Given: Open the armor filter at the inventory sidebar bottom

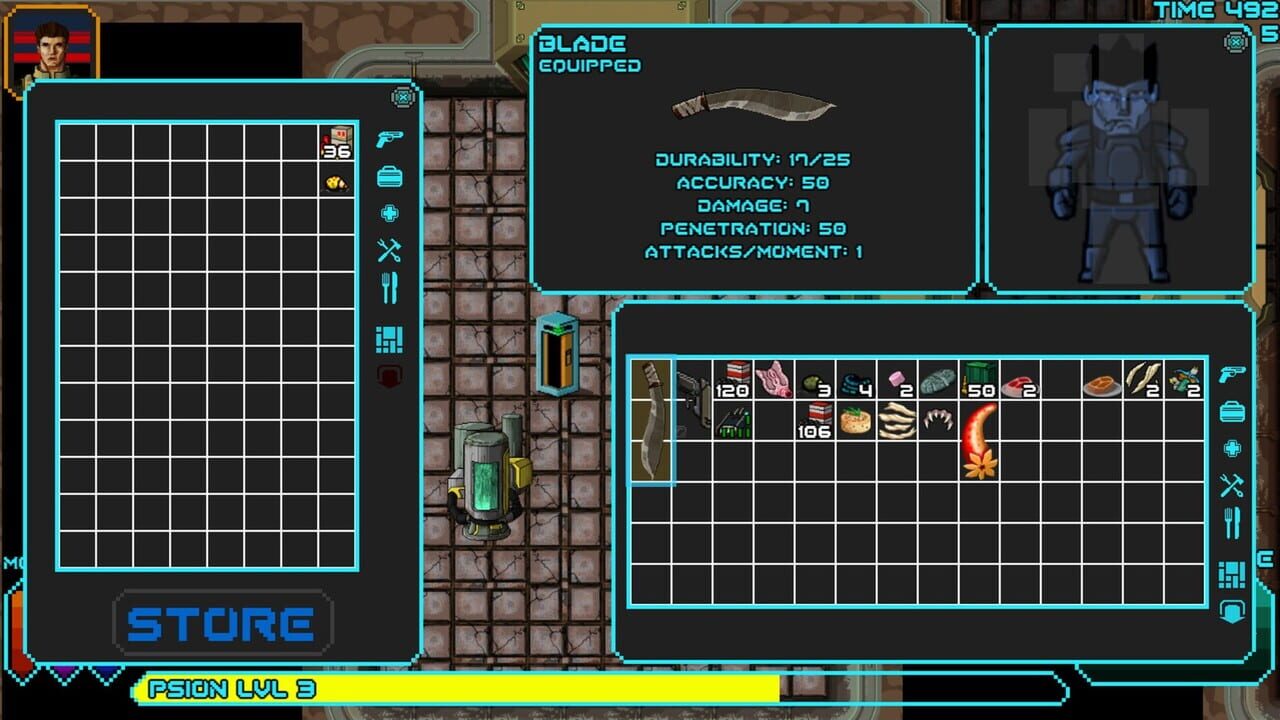Looking at the screenshot, I should click(x=1232, y=609).
